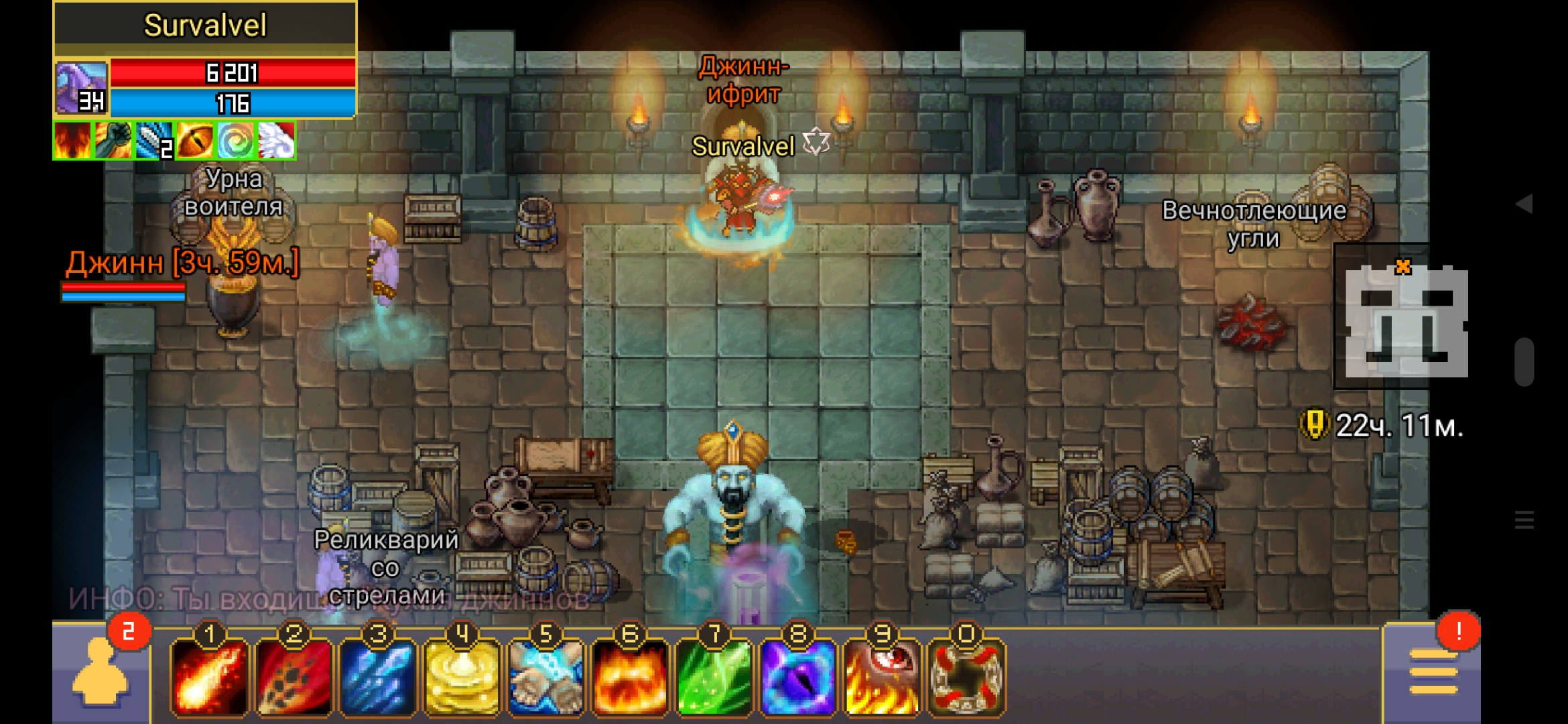Trigger the golden swirl skill in slot 4
This screenshot has height=724, width=1568.
(x=462, y=677)
